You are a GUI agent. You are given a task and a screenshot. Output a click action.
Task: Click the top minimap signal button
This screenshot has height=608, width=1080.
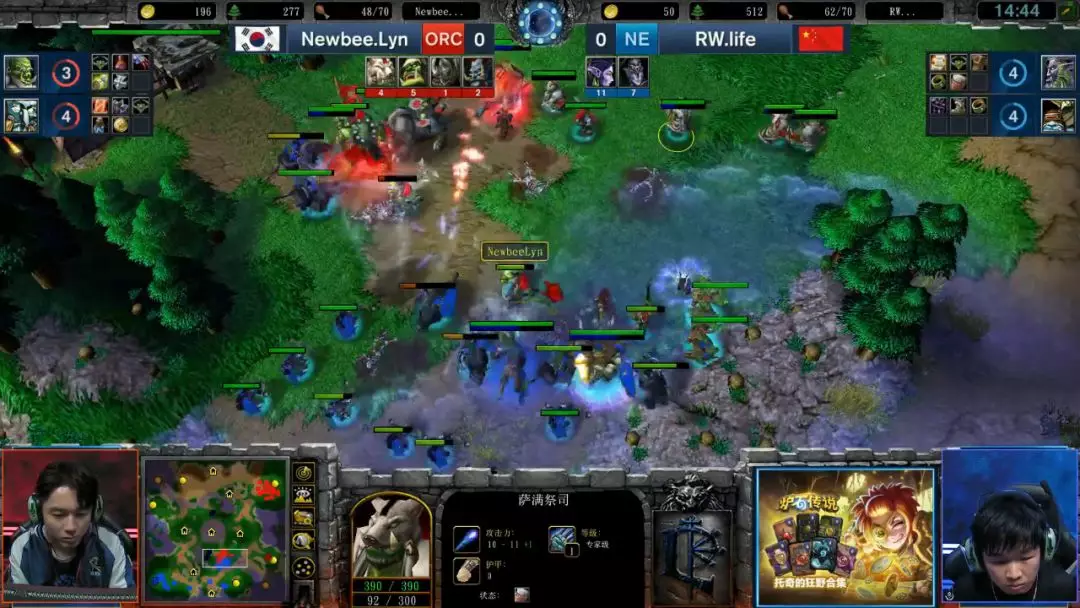tap(304, 473)
